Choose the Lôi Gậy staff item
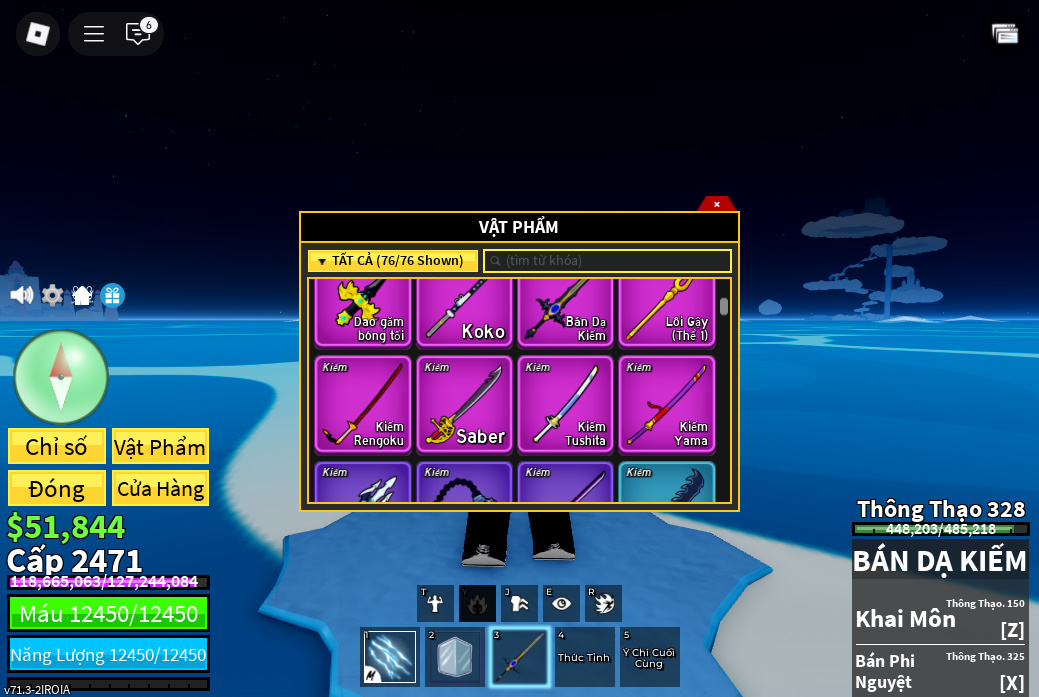 666,313
